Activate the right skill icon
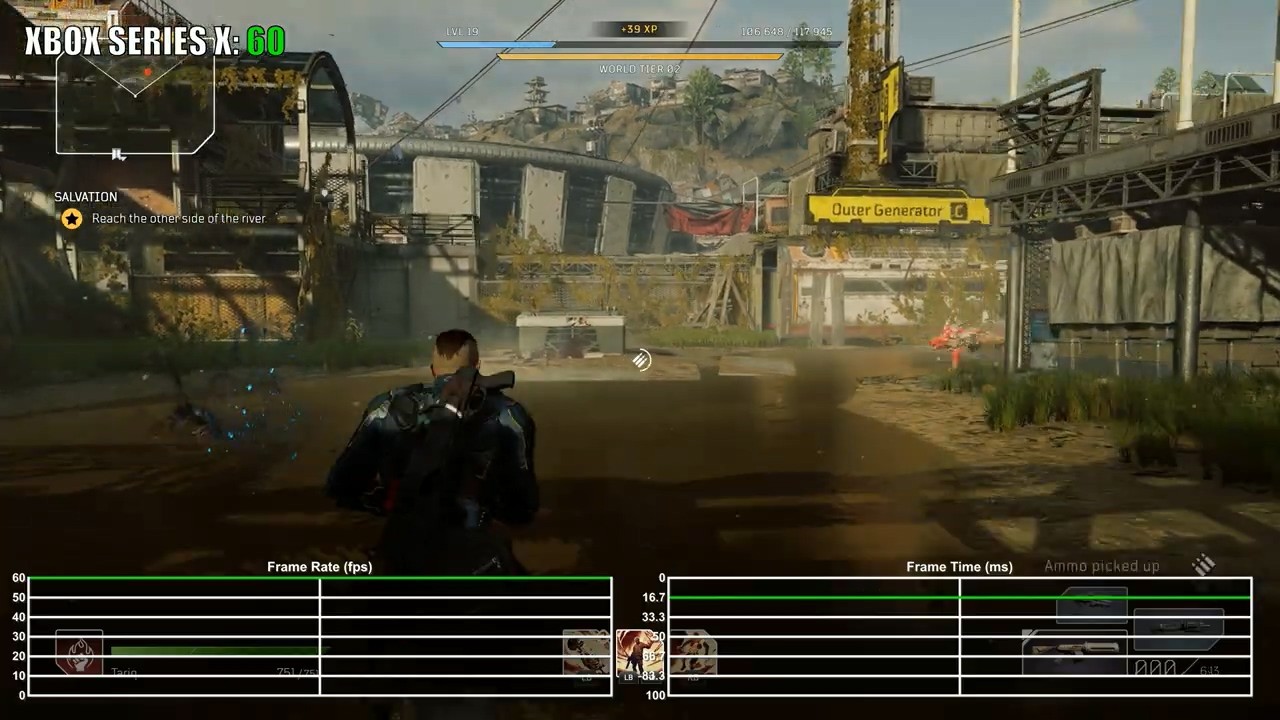The image size is (1280, 720). [x=692, y=653]
